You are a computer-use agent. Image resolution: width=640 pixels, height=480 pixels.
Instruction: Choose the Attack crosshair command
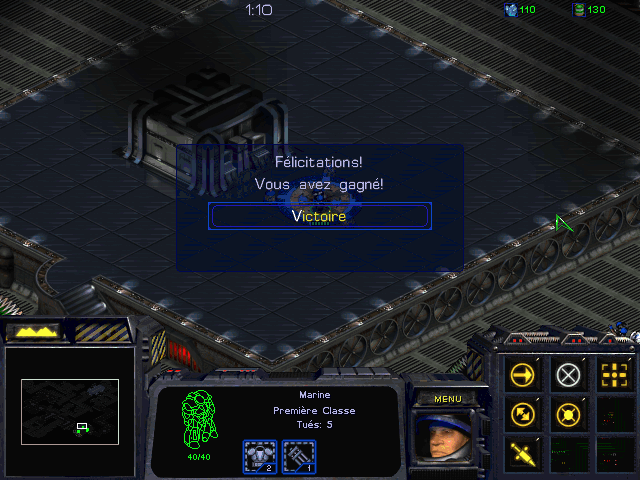point(612,375)
